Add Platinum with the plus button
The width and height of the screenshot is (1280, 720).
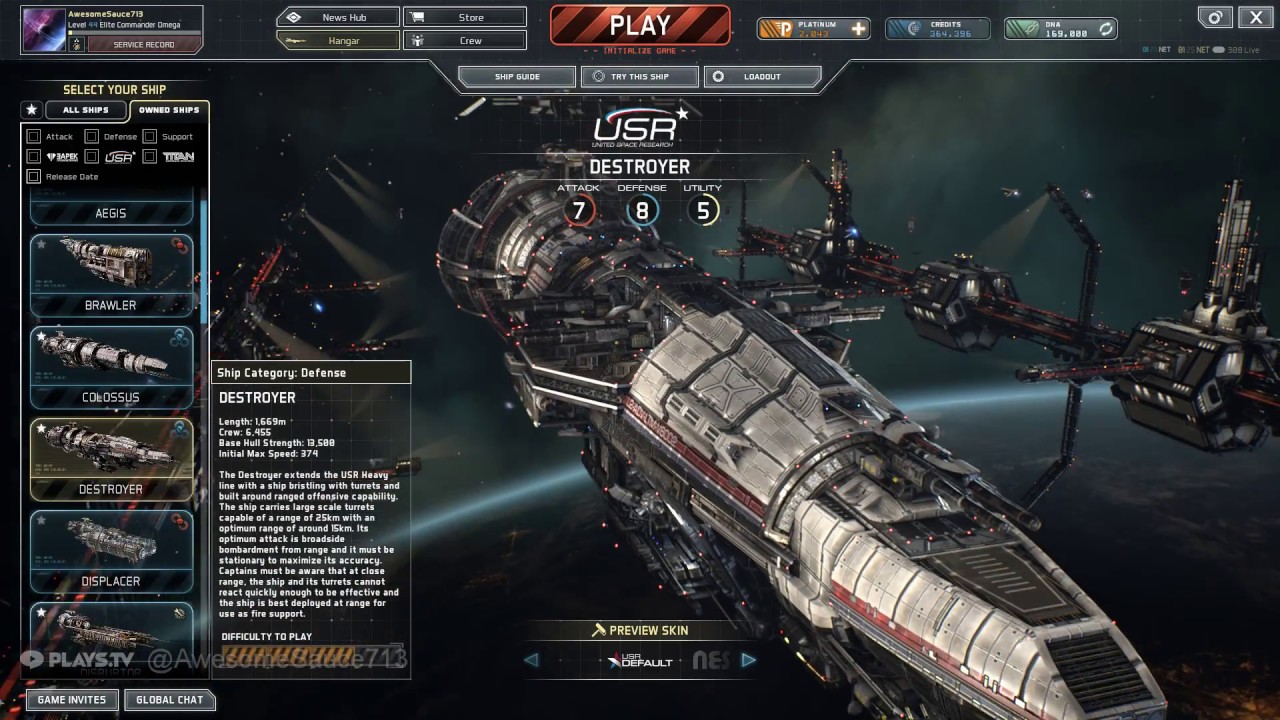click(x=858, y=29)
